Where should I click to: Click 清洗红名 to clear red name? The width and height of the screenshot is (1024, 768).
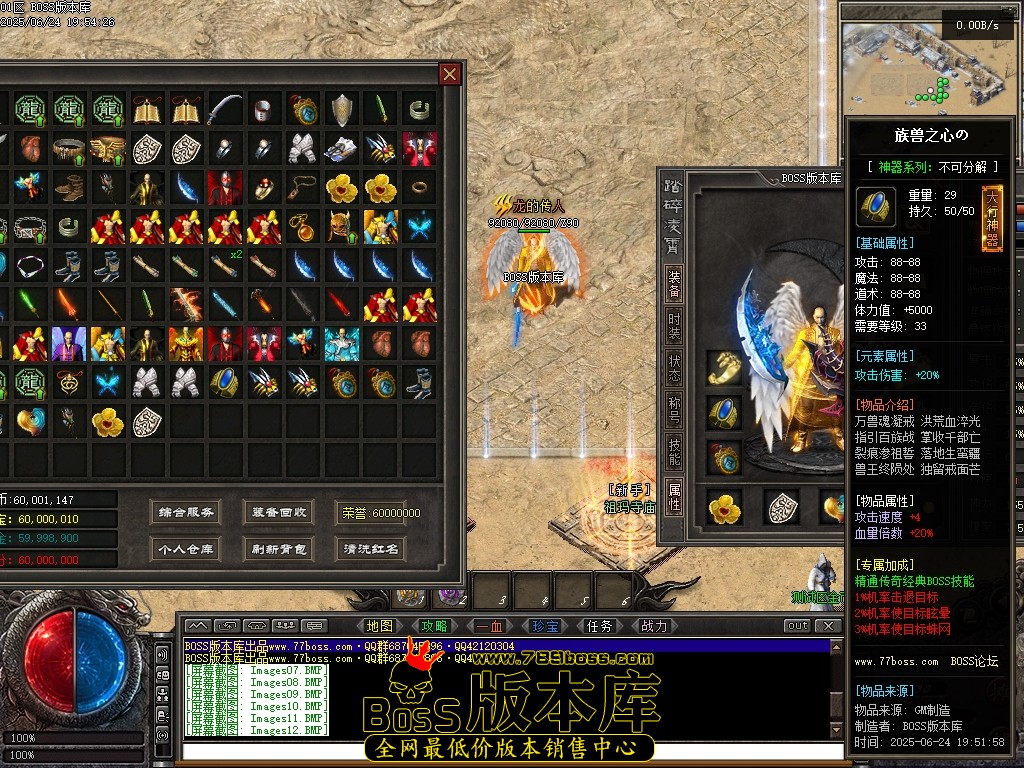tap(371, 549)
